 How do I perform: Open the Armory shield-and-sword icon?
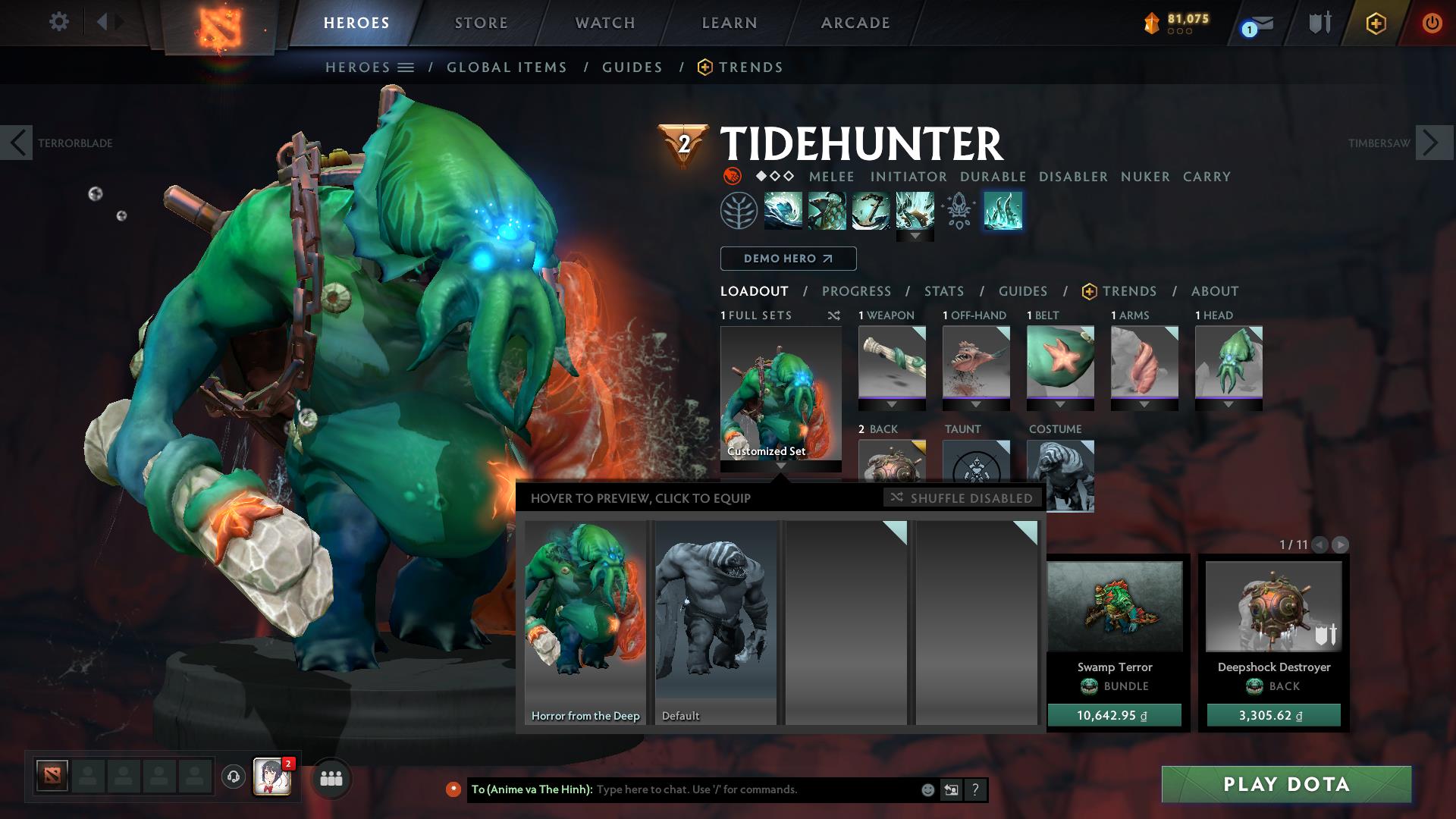(1319, 23)
